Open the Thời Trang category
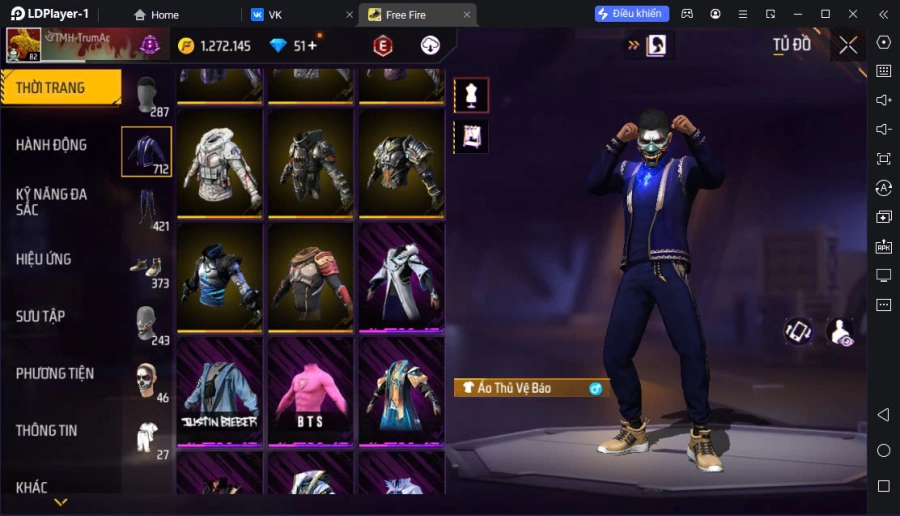 tap(60, 88)
